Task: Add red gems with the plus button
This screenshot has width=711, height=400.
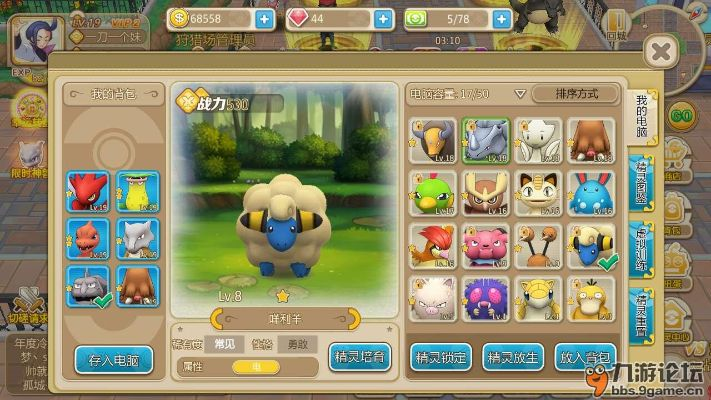Action: (x=382, y=18)
